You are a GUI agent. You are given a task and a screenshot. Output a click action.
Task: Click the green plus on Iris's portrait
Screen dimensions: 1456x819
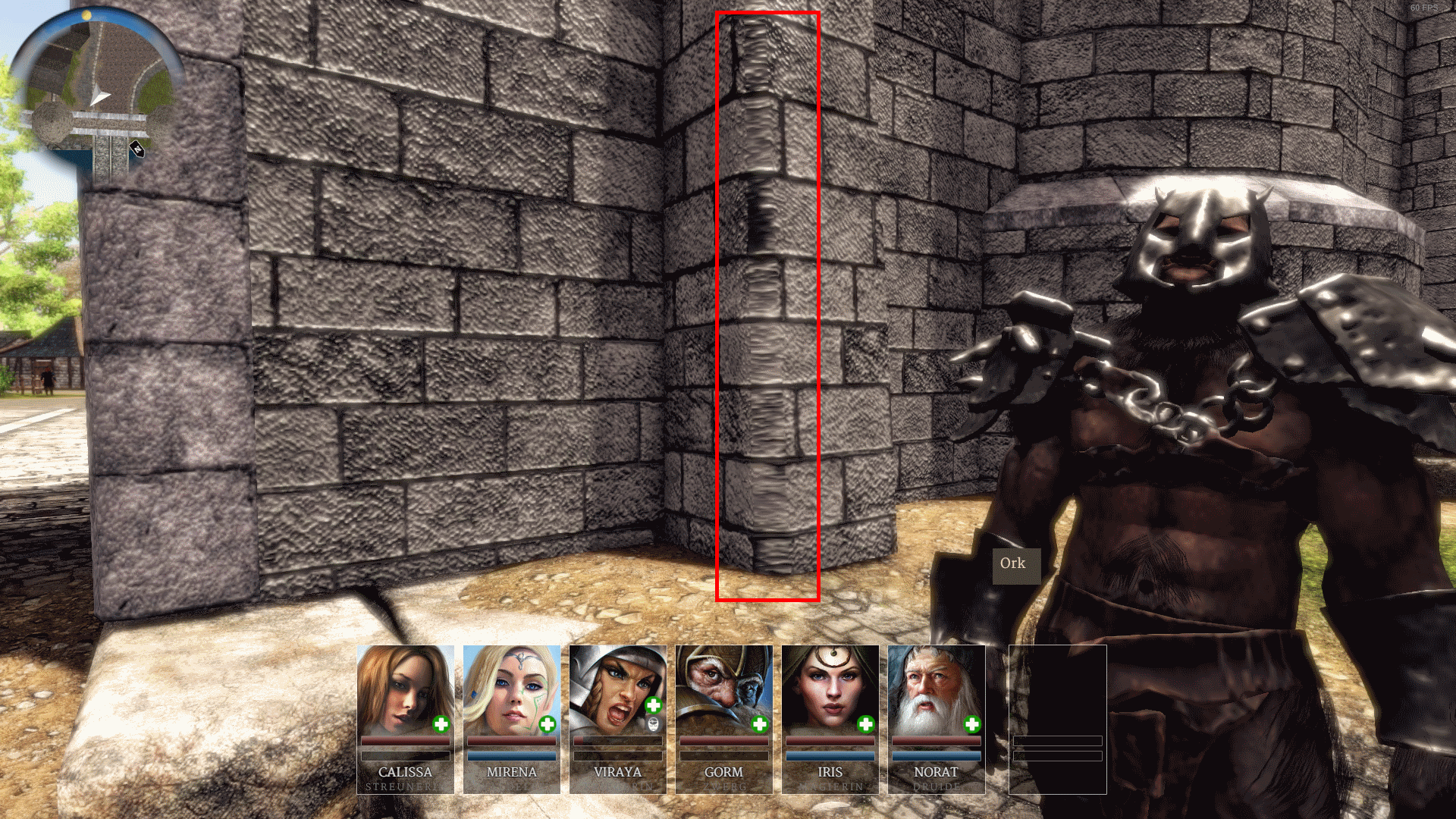coord(866,724)
